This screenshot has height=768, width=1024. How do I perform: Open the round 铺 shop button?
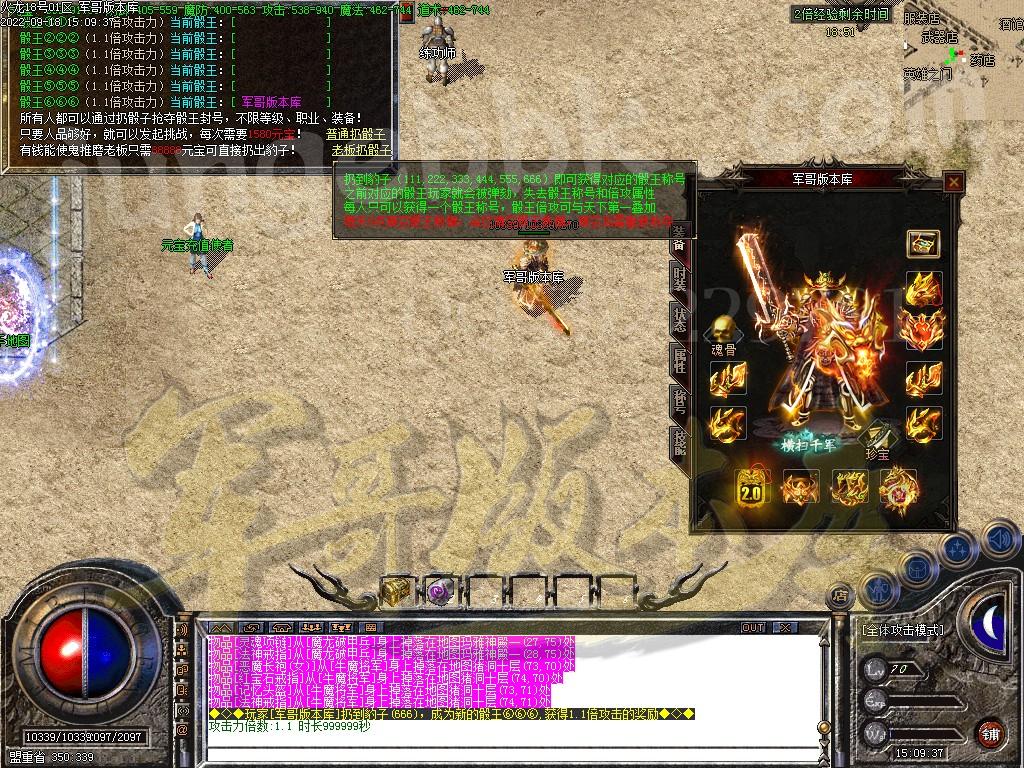(x=988, y=732)
